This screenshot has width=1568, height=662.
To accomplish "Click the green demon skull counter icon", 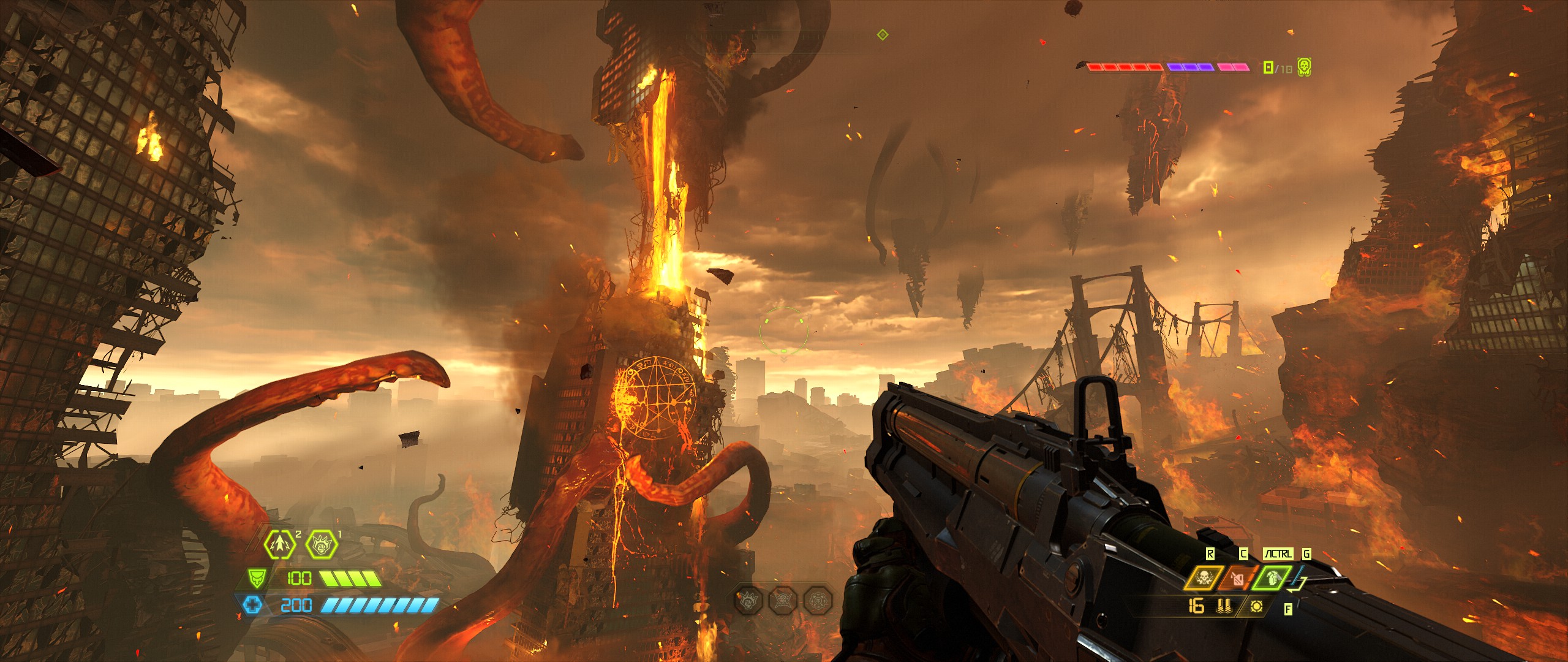I will coord(1304,67).
